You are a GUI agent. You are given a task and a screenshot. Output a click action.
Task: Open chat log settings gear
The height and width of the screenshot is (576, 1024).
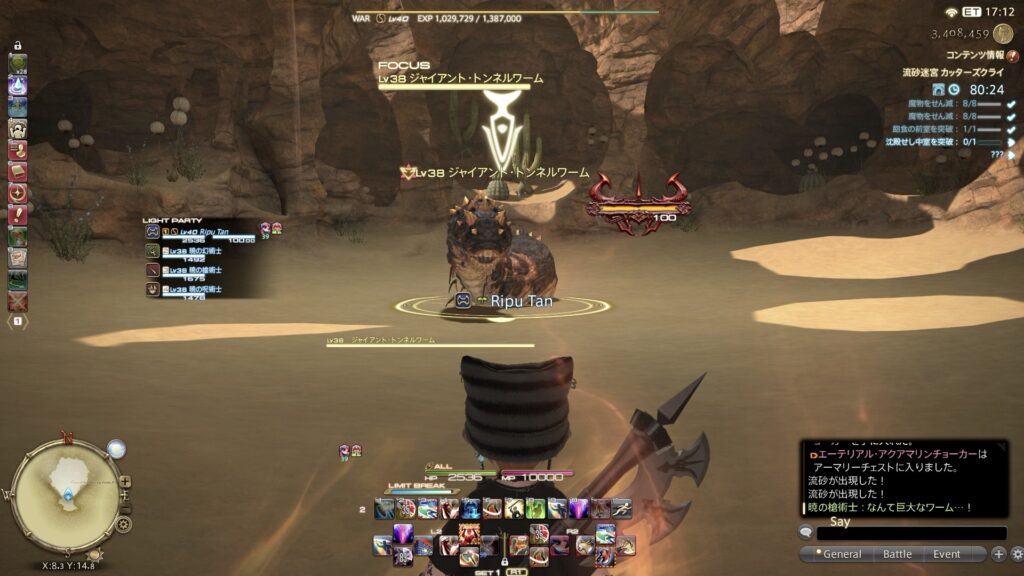tap(1016, 554)
